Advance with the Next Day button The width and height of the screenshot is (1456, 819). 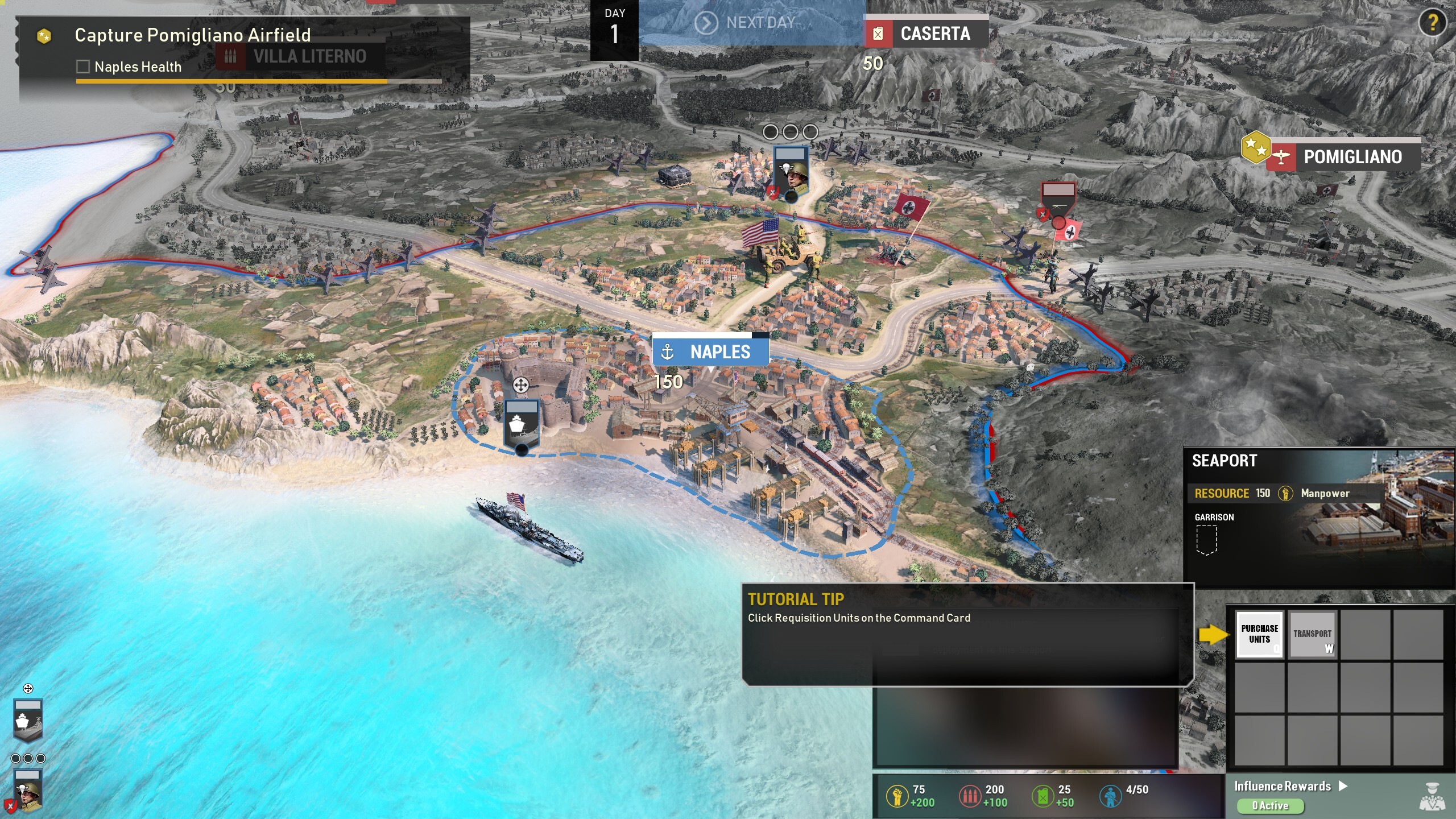tap(751, 23)
